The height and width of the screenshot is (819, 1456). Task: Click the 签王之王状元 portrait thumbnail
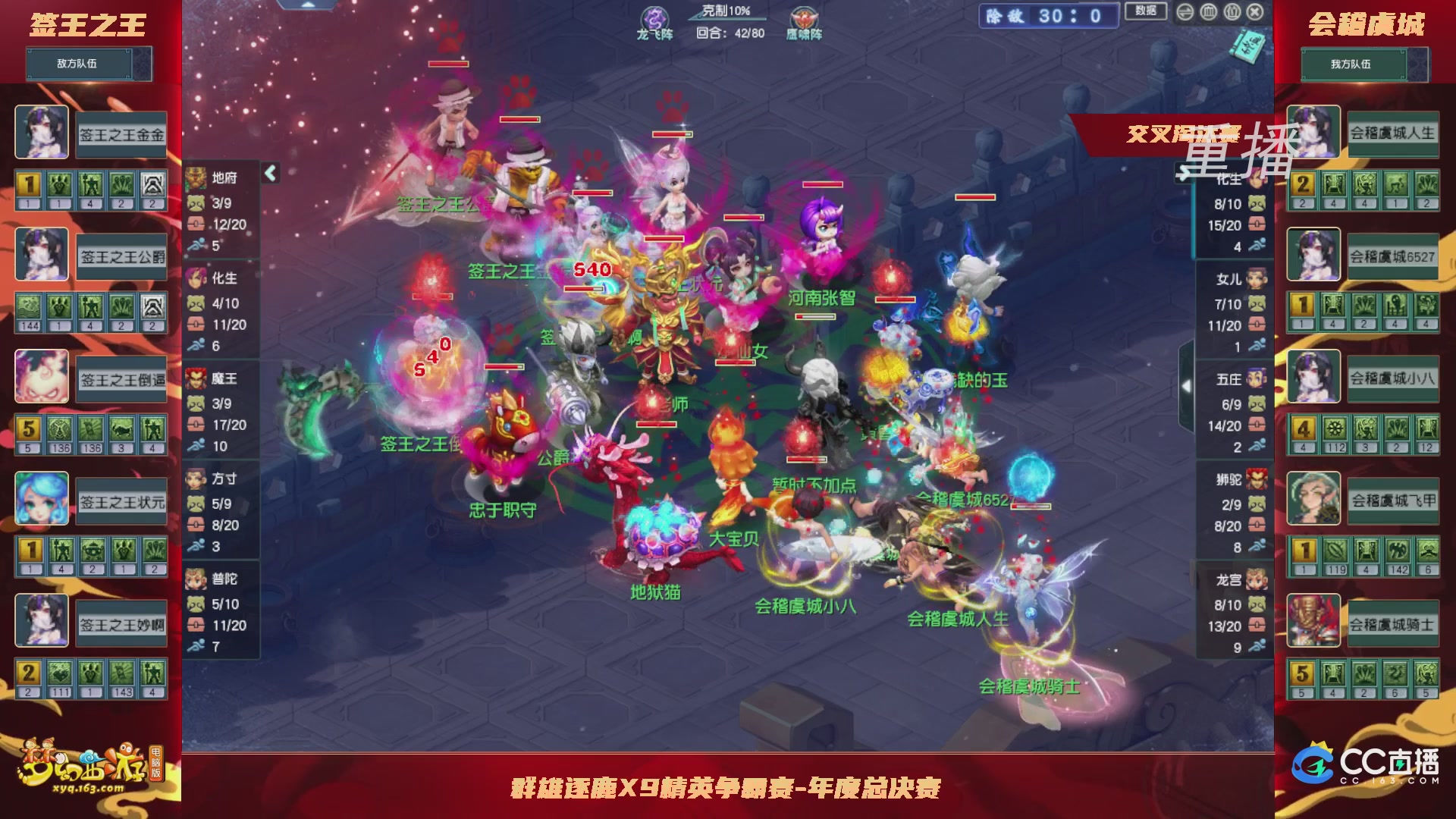42,499
